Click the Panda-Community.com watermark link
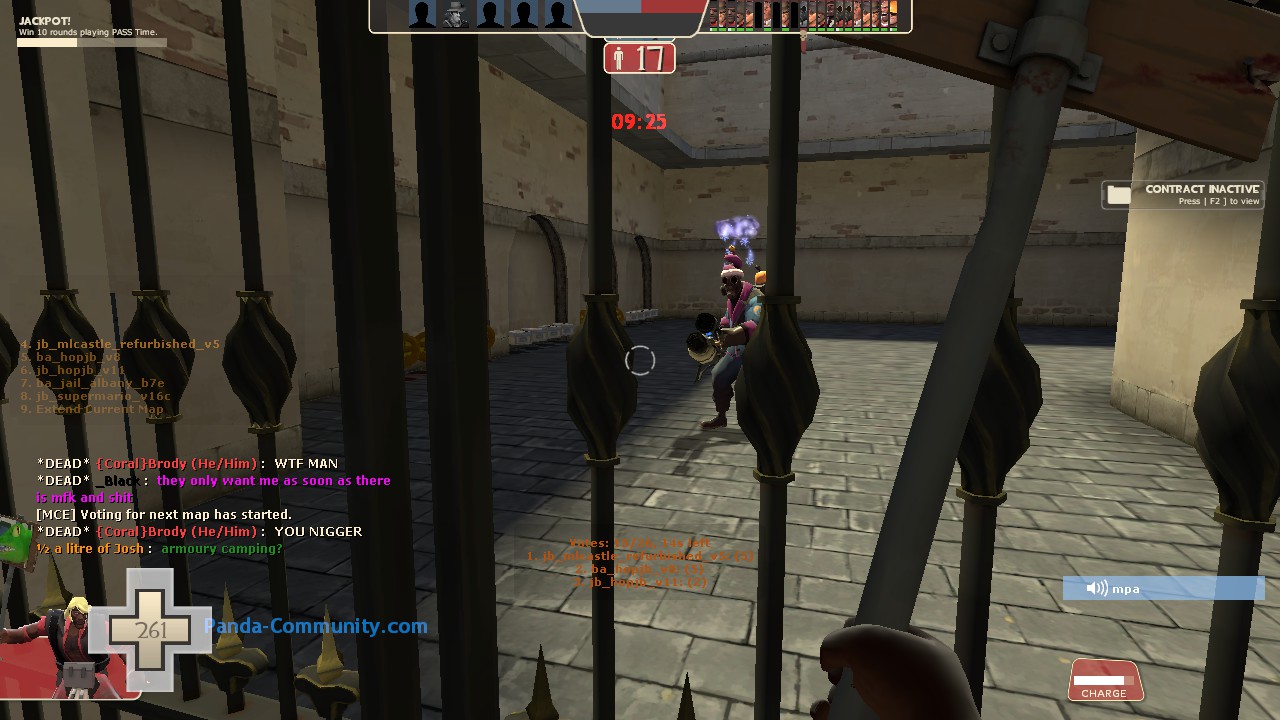1280x720 pixels. [x=316, y=627]
